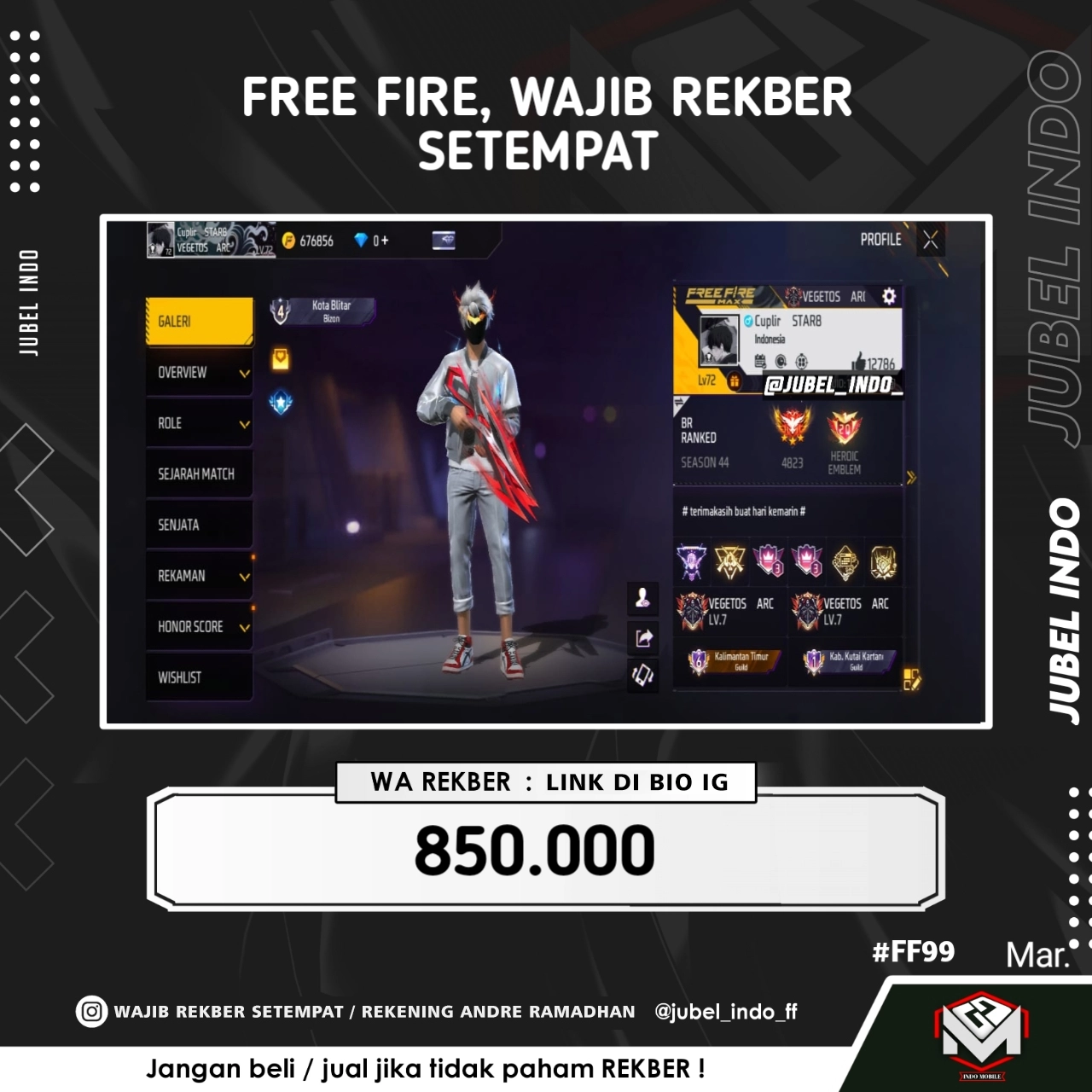Open the gold coin top-up icon
1092x1092 pixels.
click(288, 241)
